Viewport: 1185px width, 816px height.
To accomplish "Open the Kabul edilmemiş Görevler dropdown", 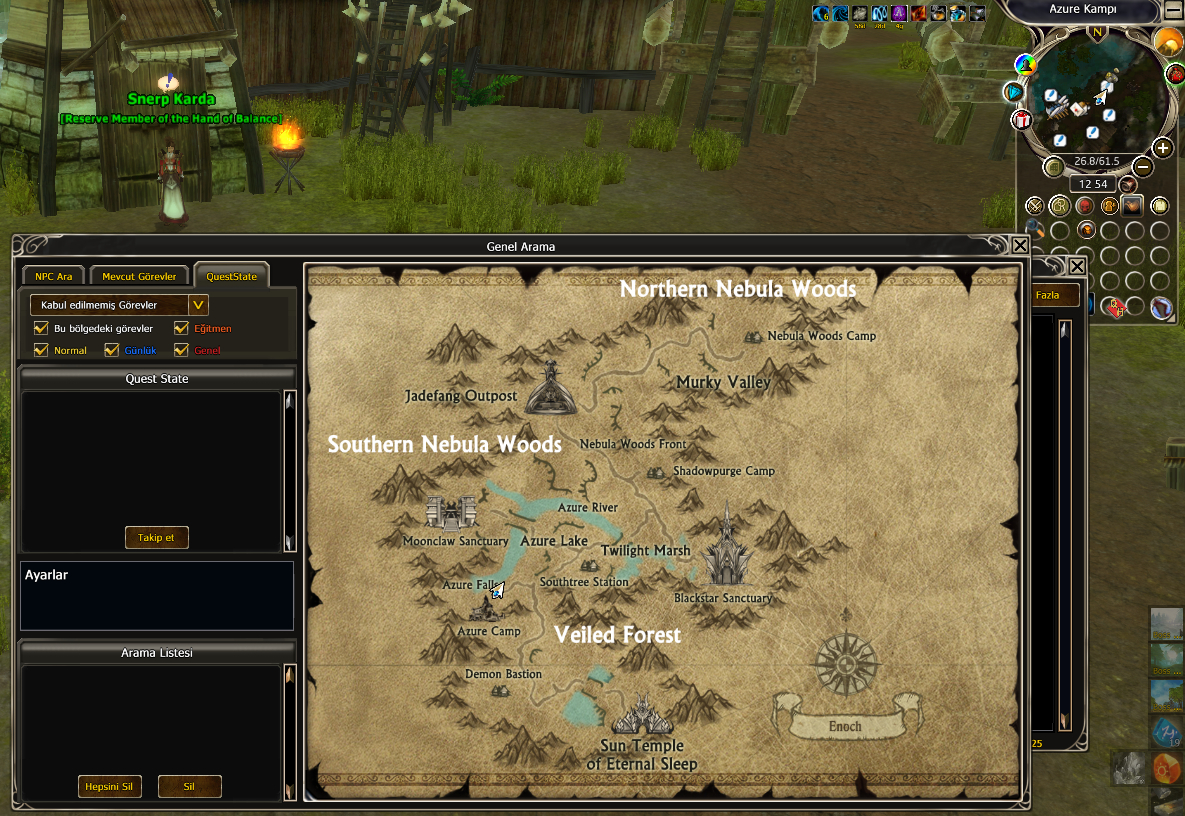I will [198, 305].
